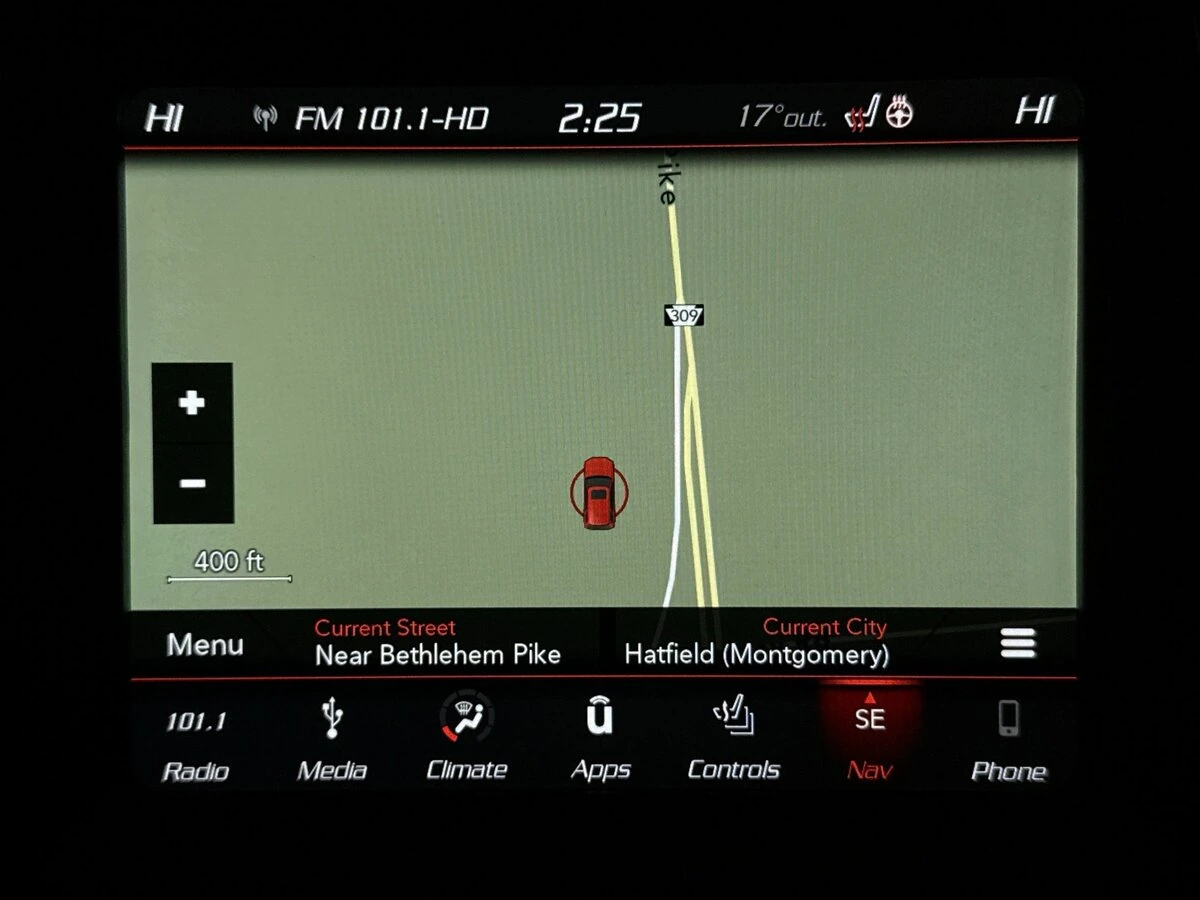
Task: Tap the red car position marker
Action: tap(599, 491)
